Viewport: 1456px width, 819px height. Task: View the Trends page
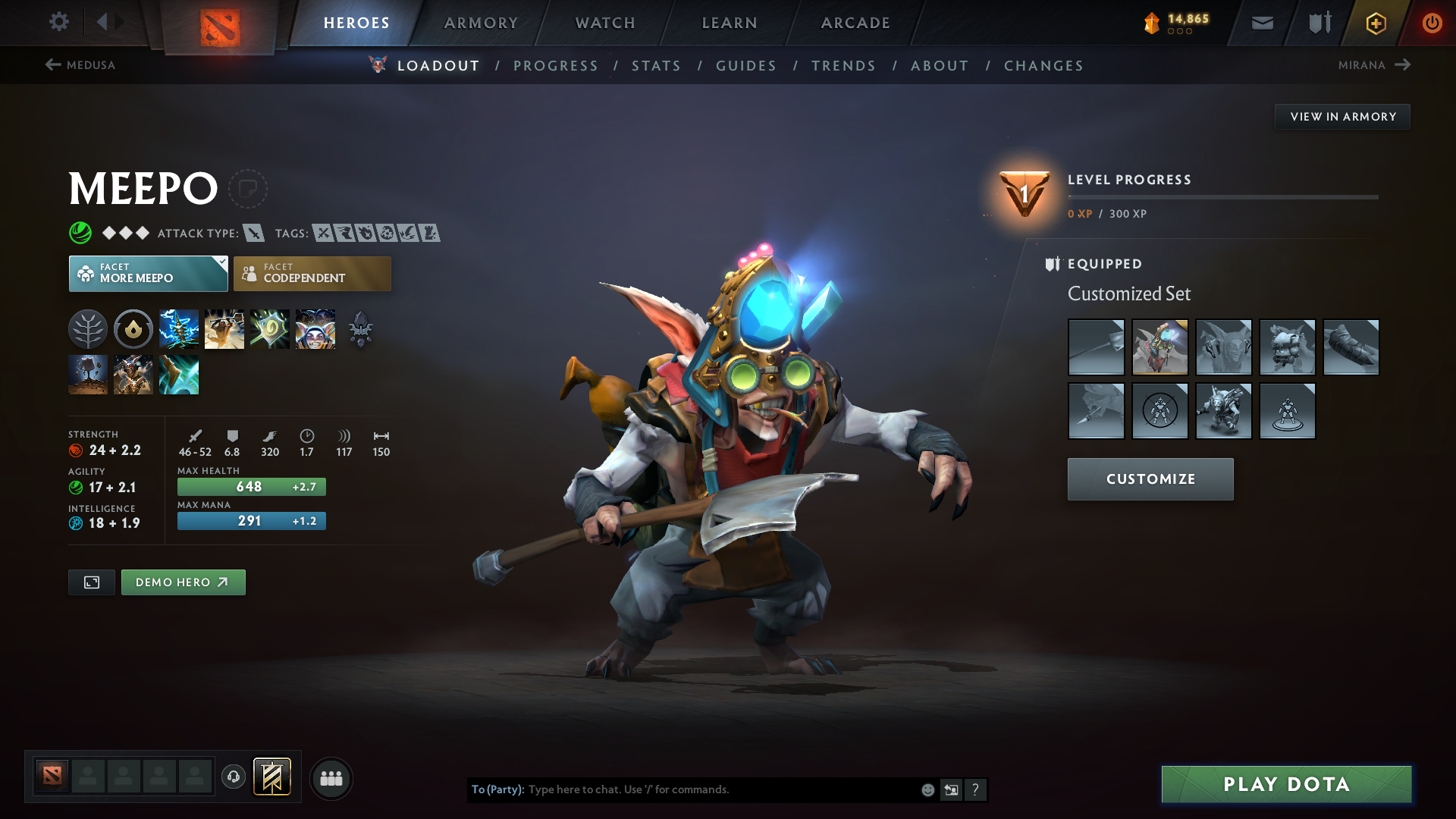[843, 66]
